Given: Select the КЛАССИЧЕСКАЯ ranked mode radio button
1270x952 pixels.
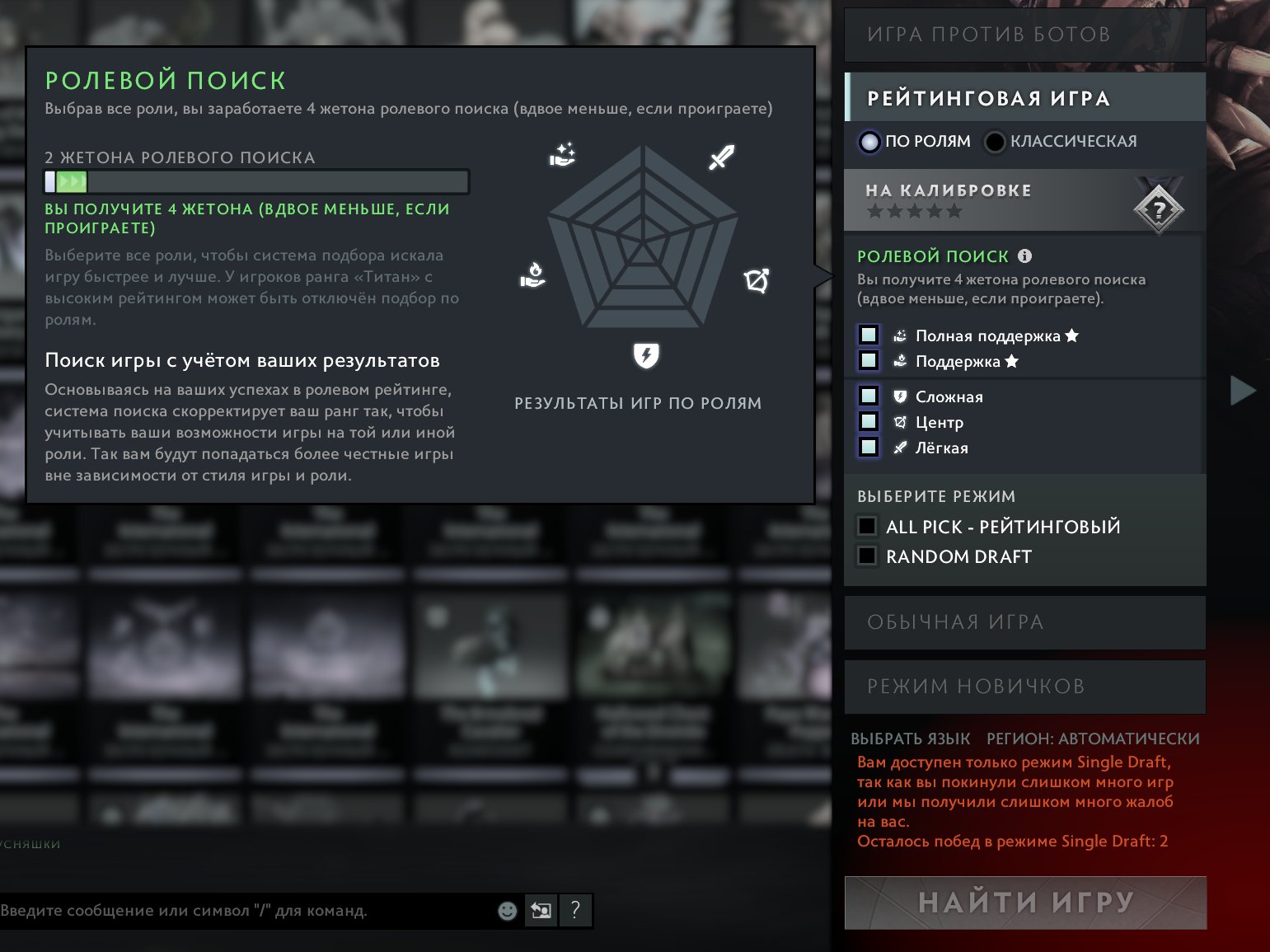Looking at the screenshot, I should pos(996,142).
